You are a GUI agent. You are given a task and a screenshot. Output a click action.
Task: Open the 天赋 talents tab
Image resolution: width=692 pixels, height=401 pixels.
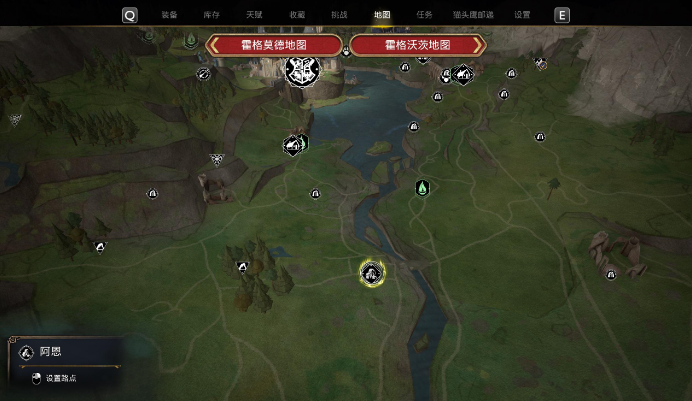[x=254, y=15]
